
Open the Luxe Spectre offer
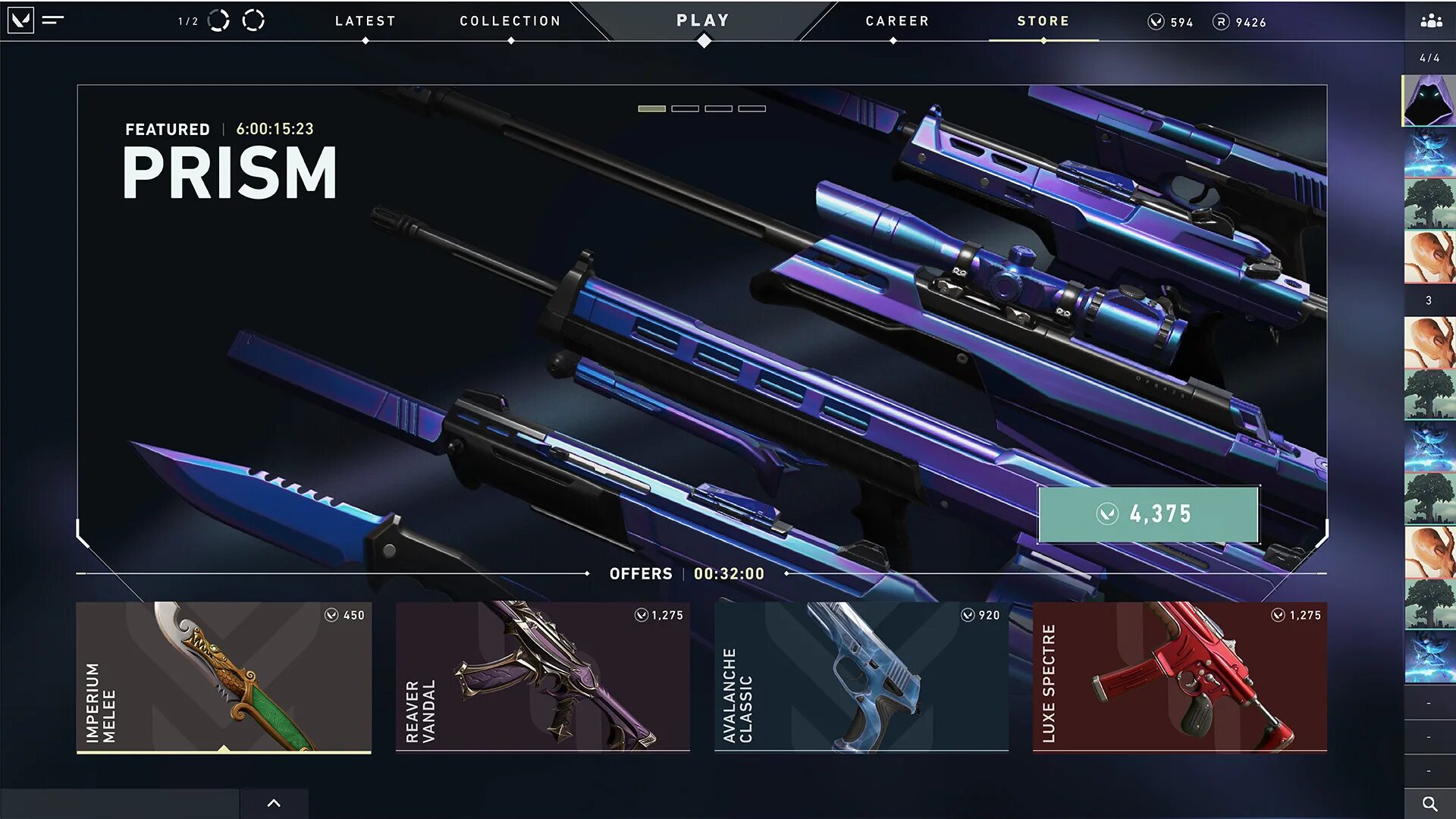pos(1179,676)
